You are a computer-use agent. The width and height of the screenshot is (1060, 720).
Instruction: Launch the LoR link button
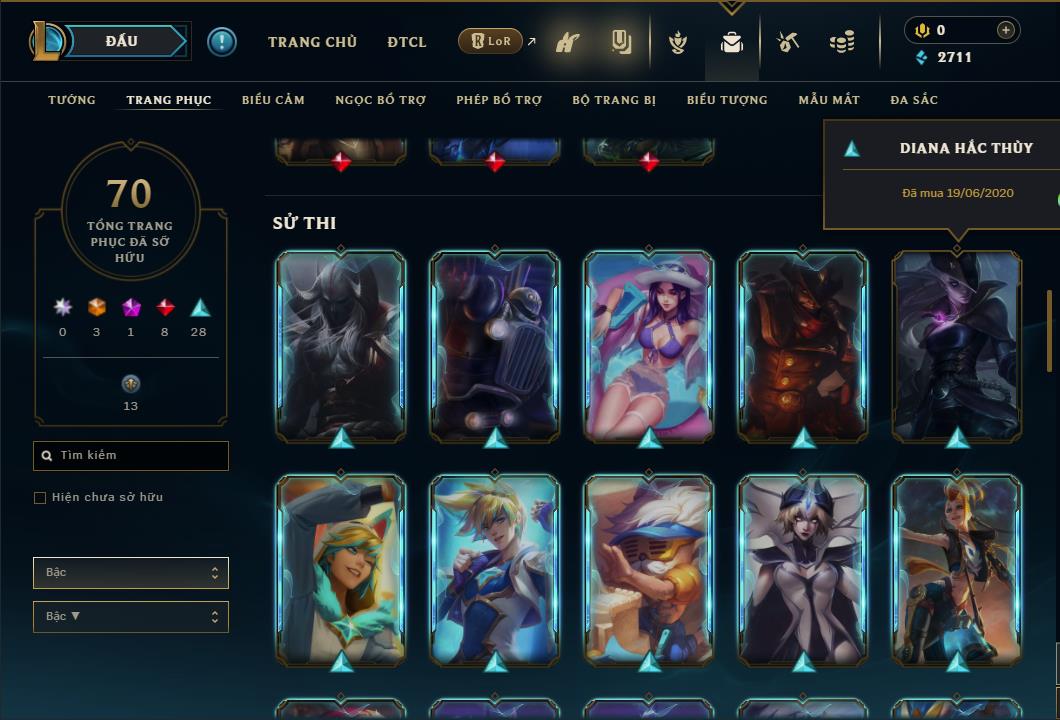[x=491, y=41]
